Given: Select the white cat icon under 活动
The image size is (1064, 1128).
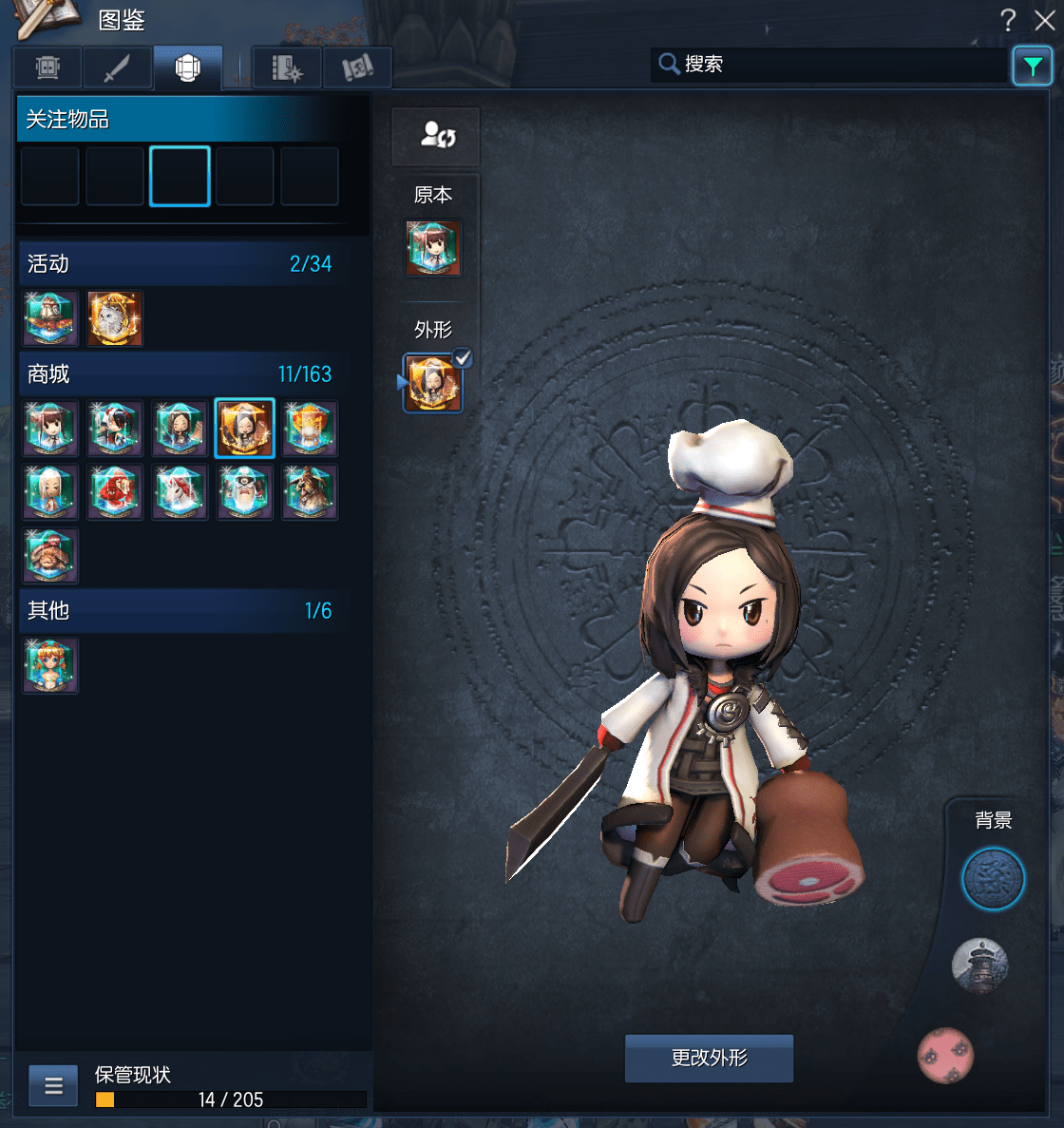Looking at the screenshot, I should [115, 318].
